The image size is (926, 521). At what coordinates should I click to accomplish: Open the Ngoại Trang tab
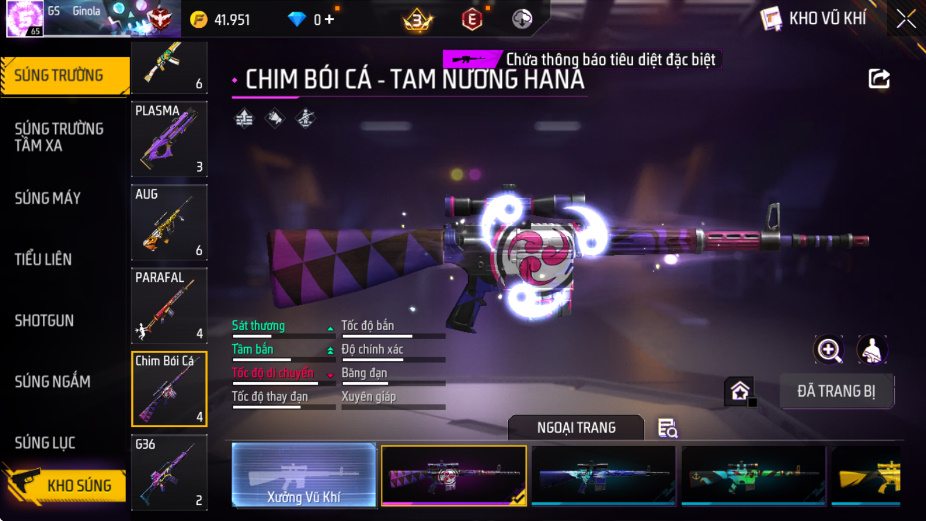576,428
